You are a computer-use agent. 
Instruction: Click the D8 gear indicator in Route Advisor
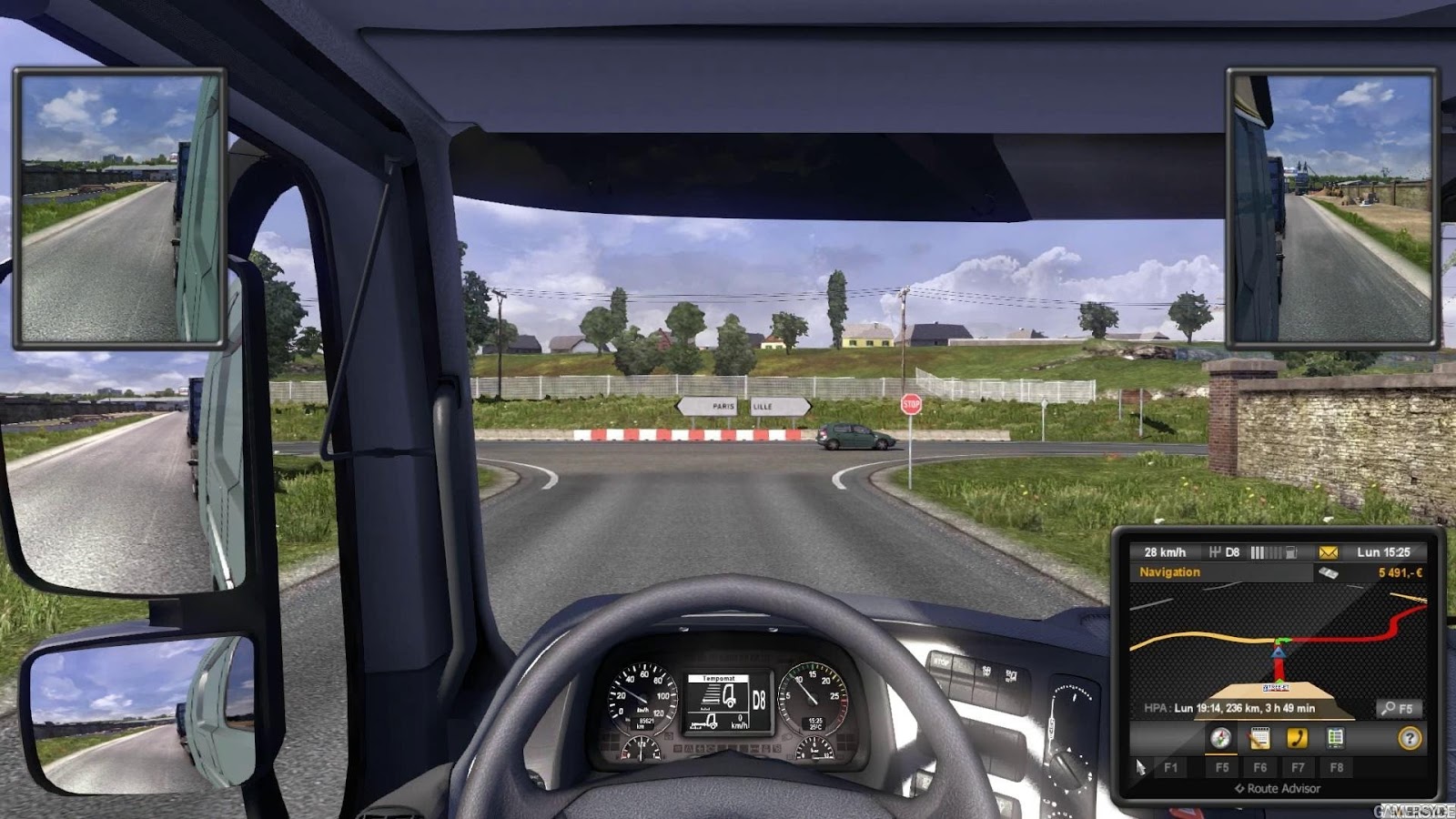1232,552
